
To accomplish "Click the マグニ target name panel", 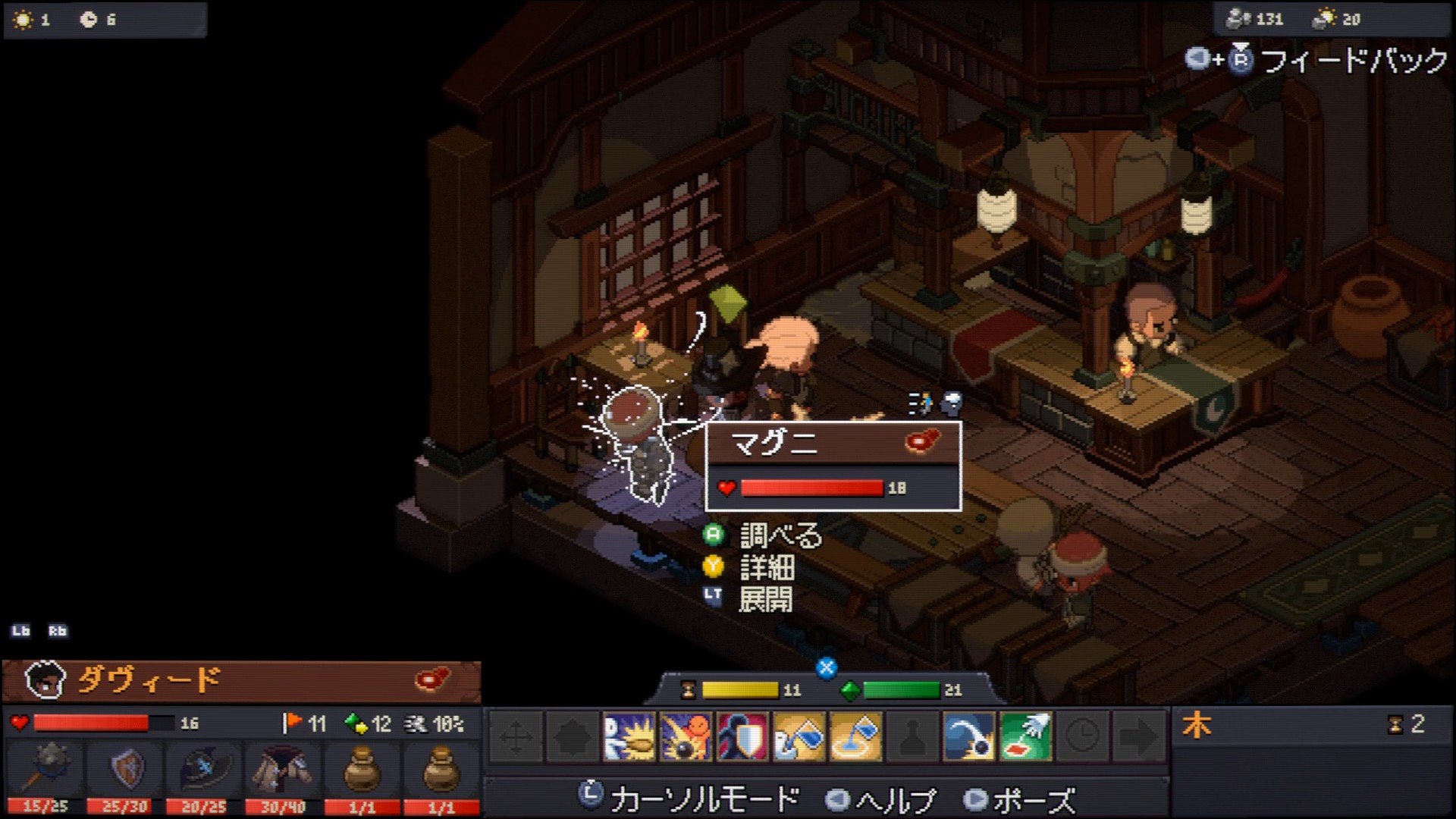I will point(833,443).
